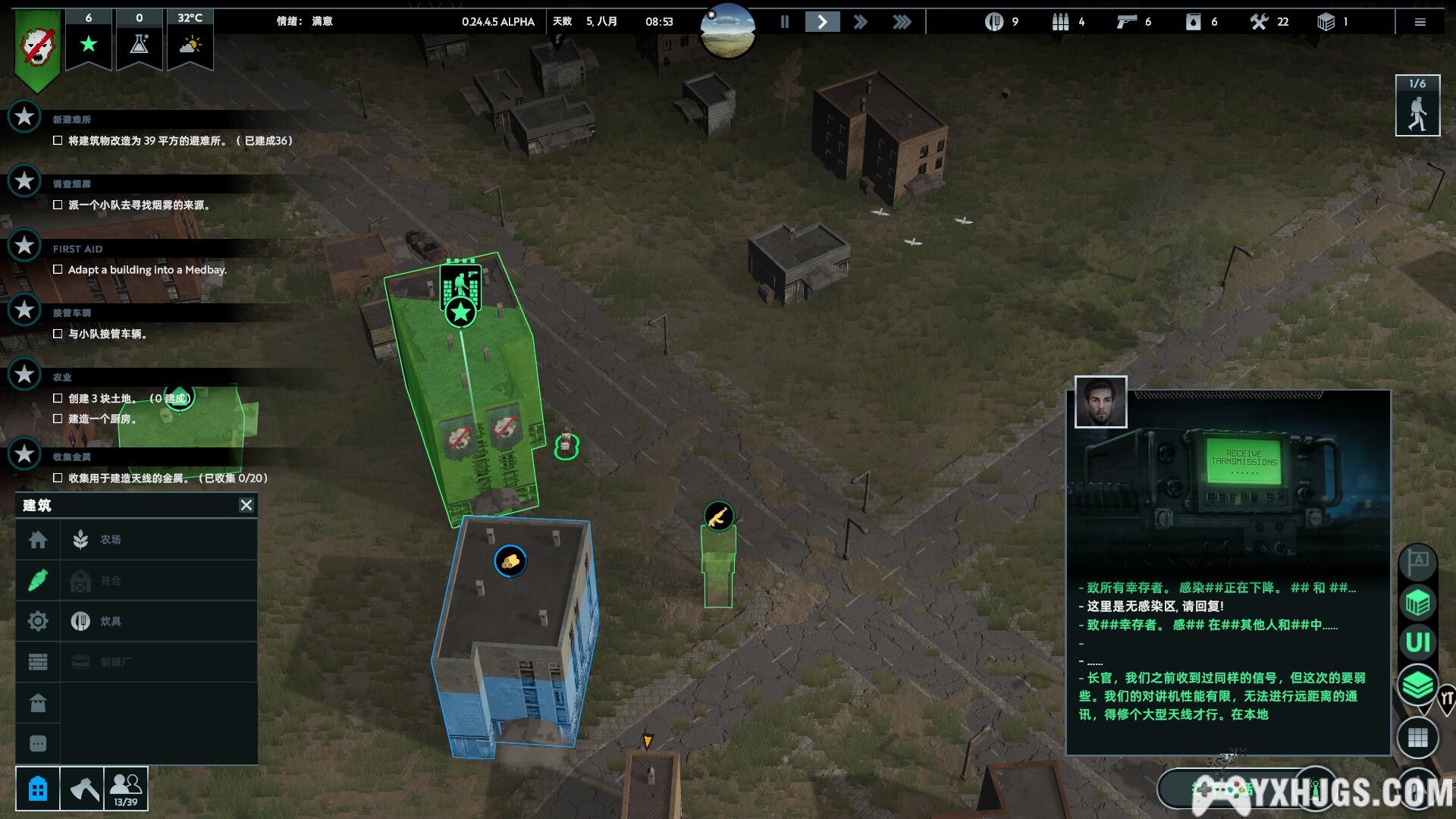Open the research flask banner
1456x819 pixels.
(x=139, y=38)
